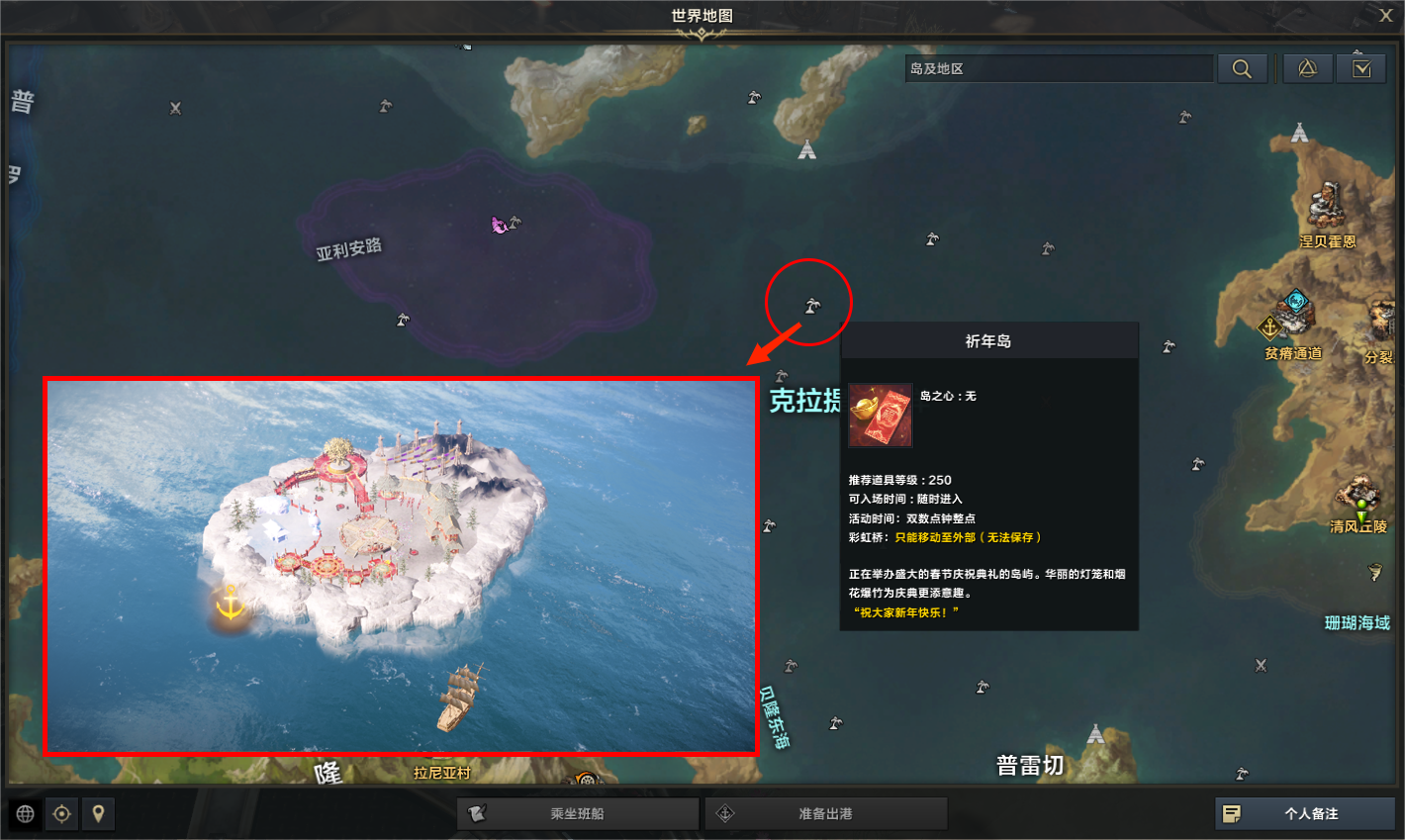Open the checkmark quest filter icon

pos(1361,68)
